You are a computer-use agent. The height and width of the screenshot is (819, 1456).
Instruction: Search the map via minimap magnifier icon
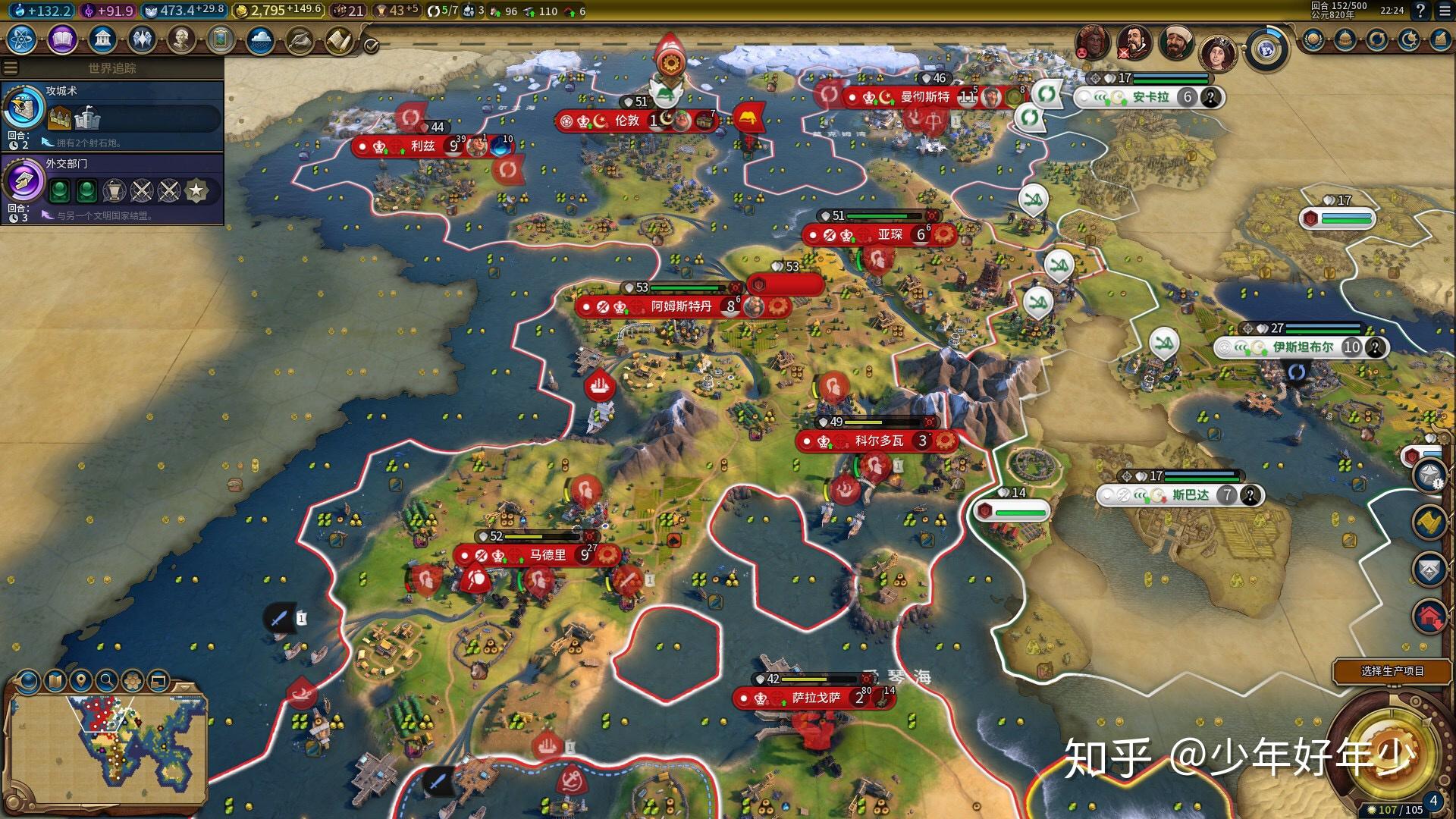[107, 681]
